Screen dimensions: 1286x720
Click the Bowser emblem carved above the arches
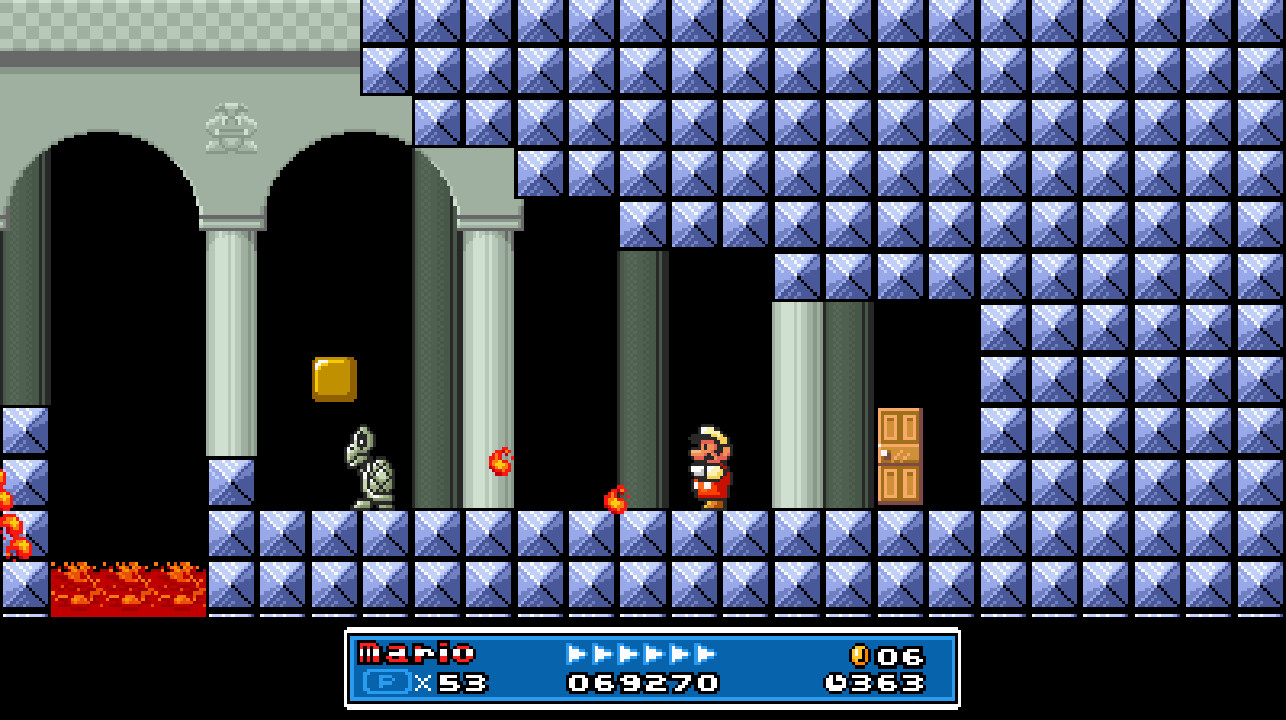point(233,128)
